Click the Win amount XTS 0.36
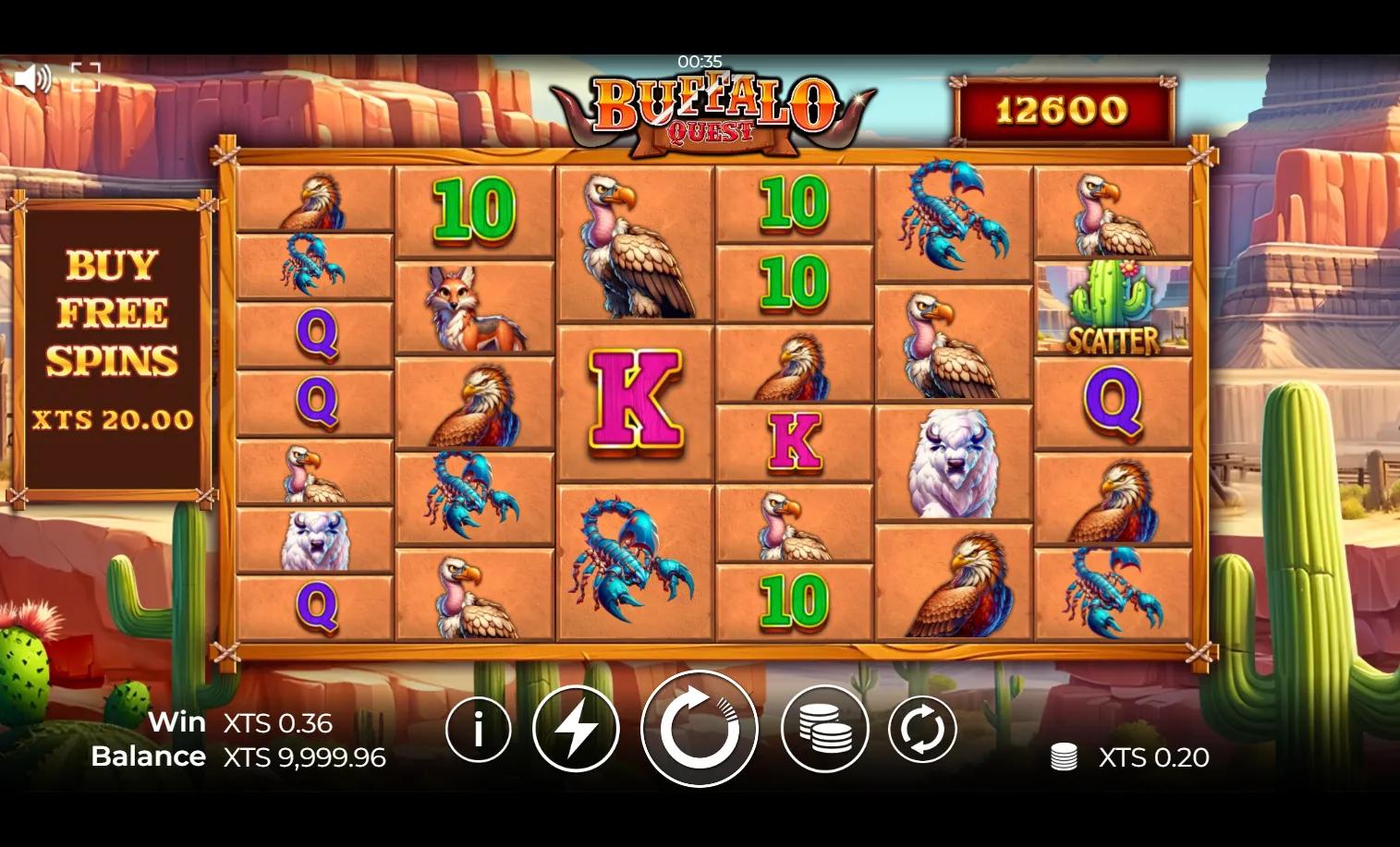 coord(277,723)
